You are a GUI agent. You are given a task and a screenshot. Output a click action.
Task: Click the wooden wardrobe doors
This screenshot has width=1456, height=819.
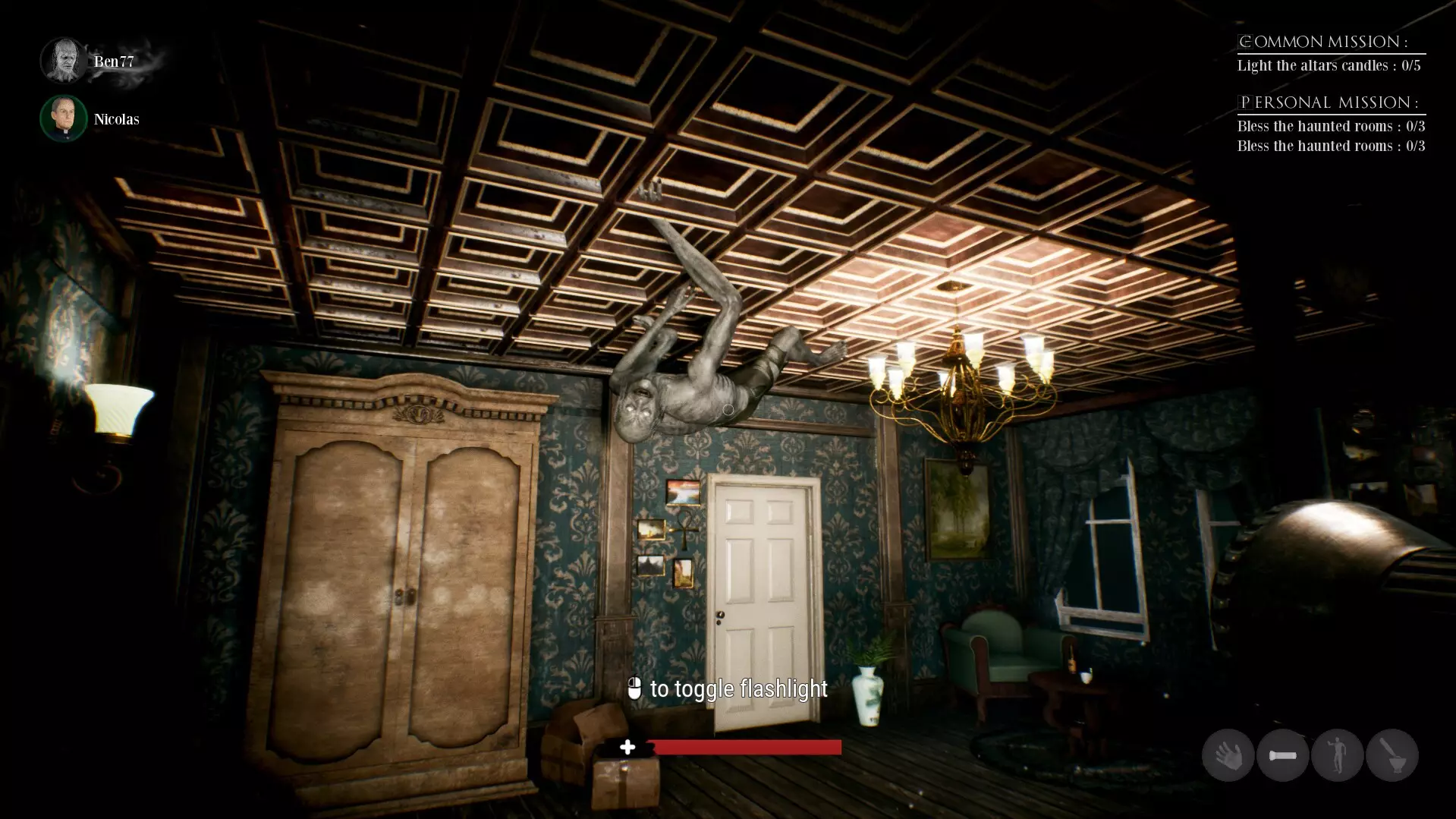(x=402, y=592)
